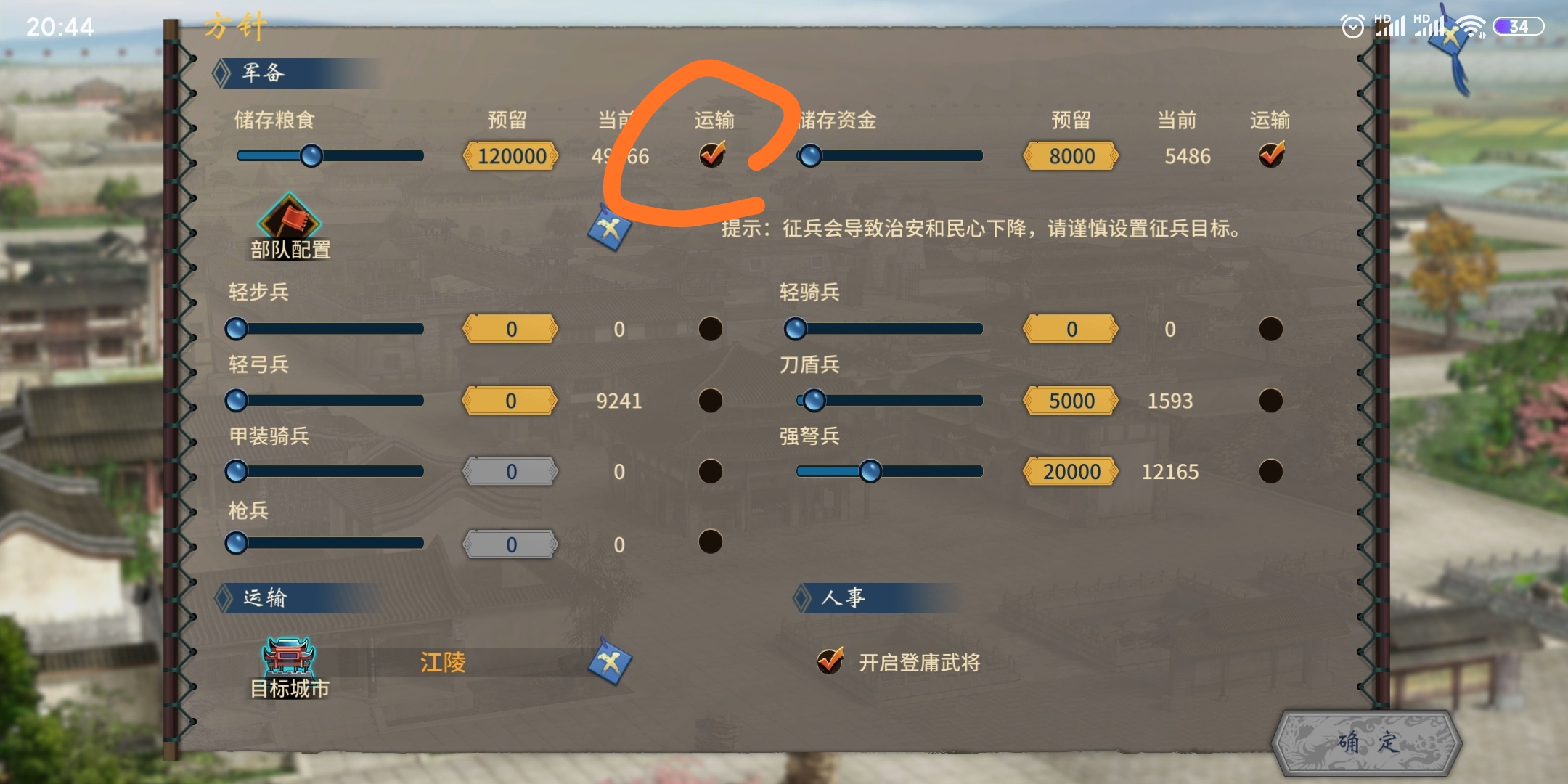Toggle the 储存资金 transport checkbox
The image size is (1568, 784).
tap(1272, 155)
